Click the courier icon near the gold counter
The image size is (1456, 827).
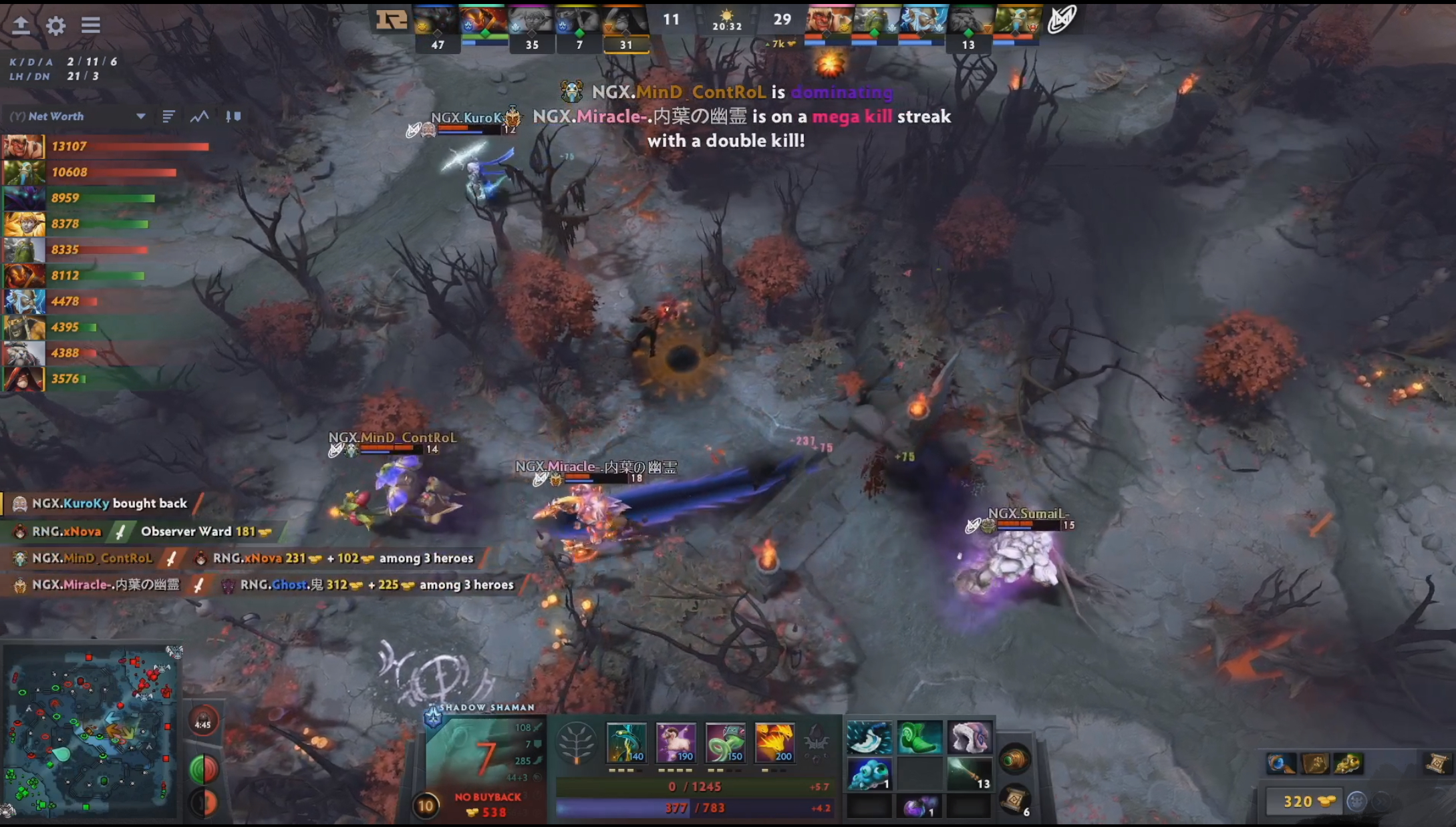coord(1357,802)
